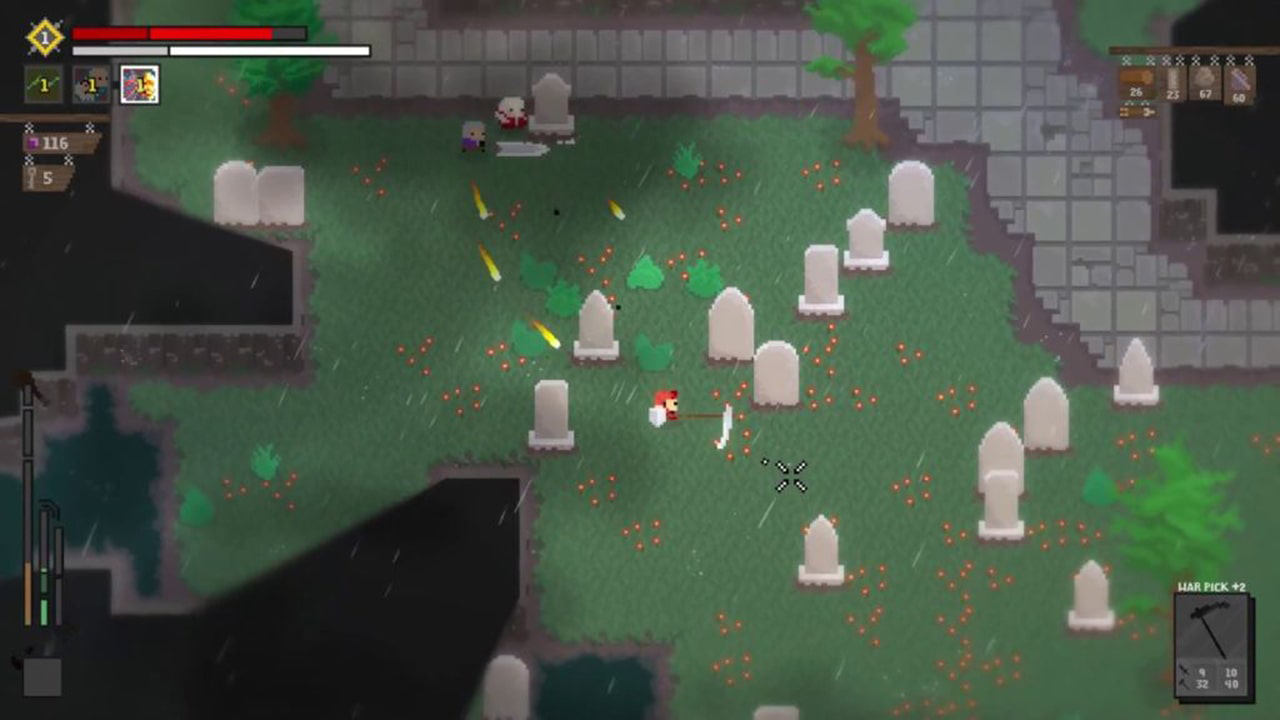Click the crossed-picks stat icon on the item panel
1280x720 pixels.
pos(1183,676)
